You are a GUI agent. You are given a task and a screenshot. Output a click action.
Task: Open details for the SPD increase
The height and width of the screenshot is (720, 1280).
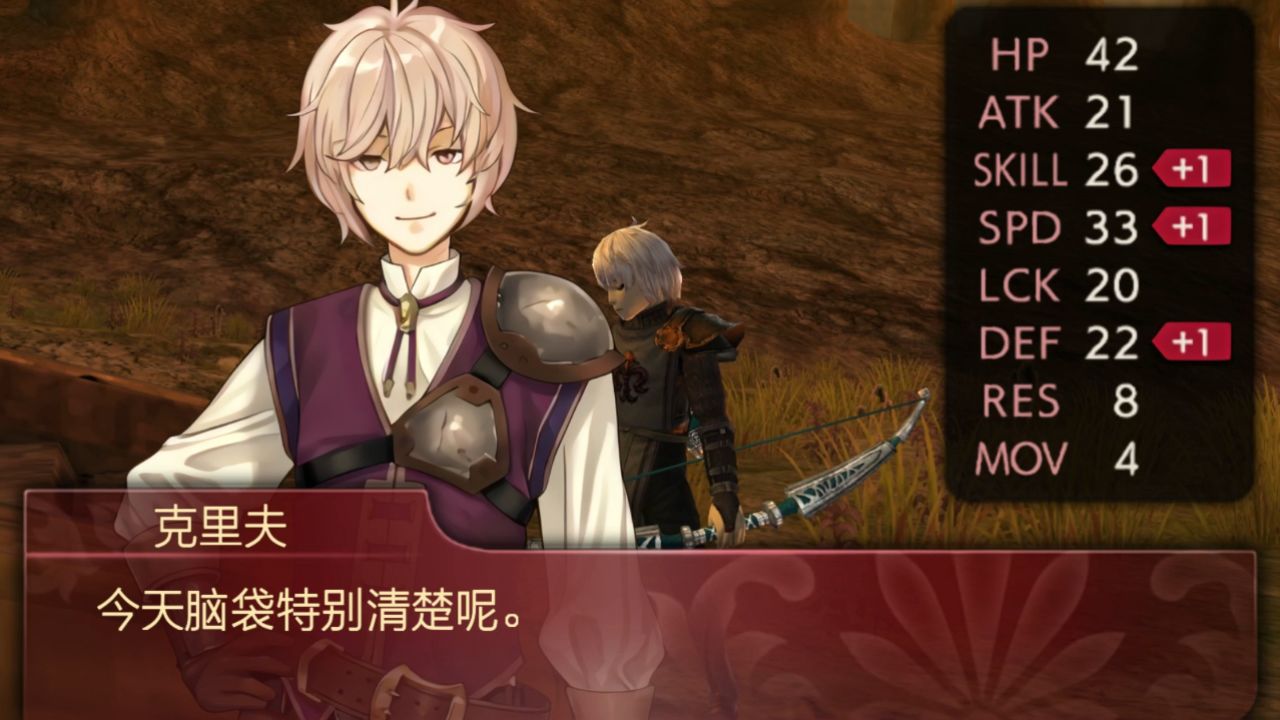pyautogui.click(x=1190, y=227)
